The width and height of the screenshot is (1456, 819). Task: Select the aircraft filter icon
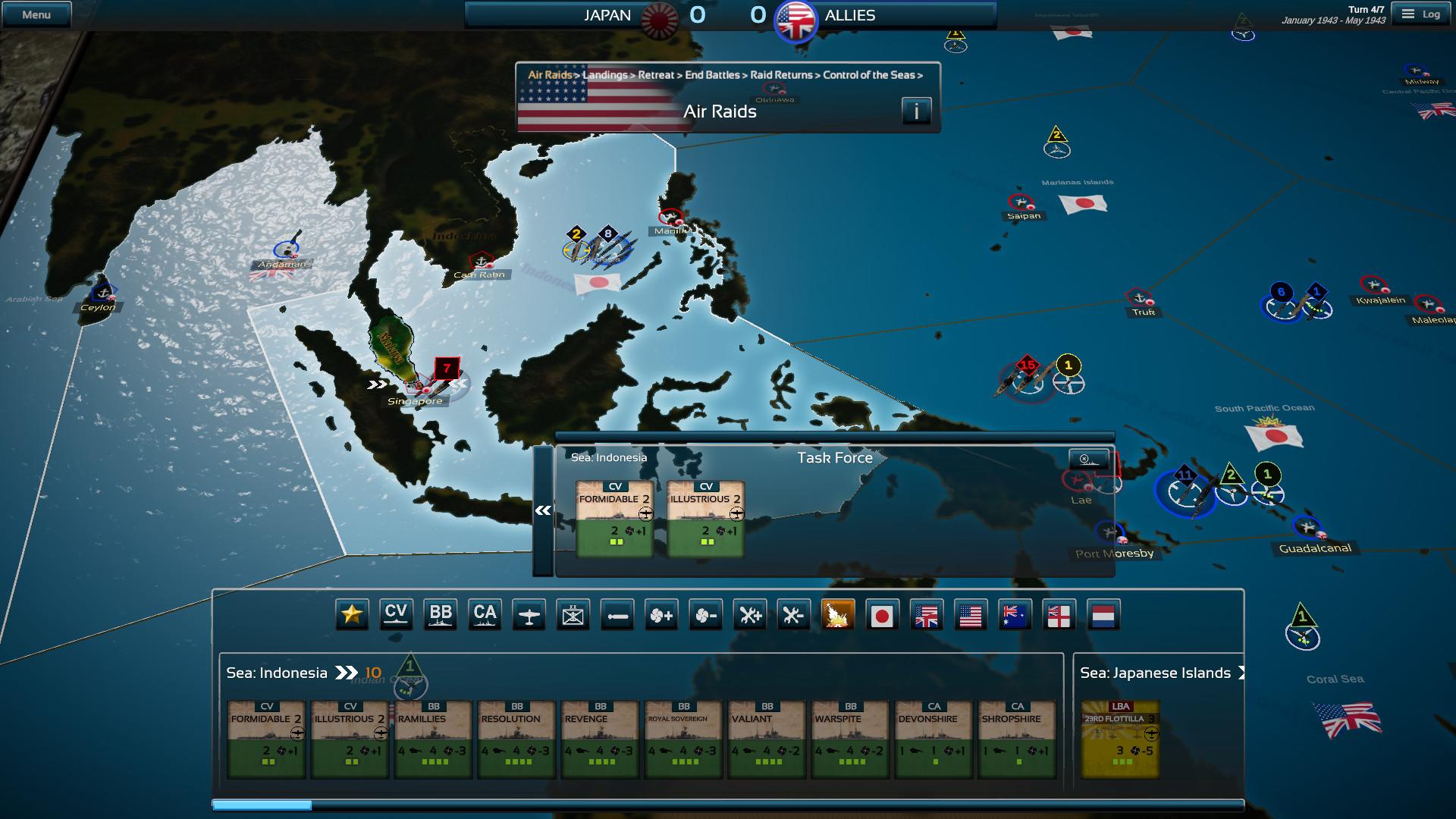529,615
